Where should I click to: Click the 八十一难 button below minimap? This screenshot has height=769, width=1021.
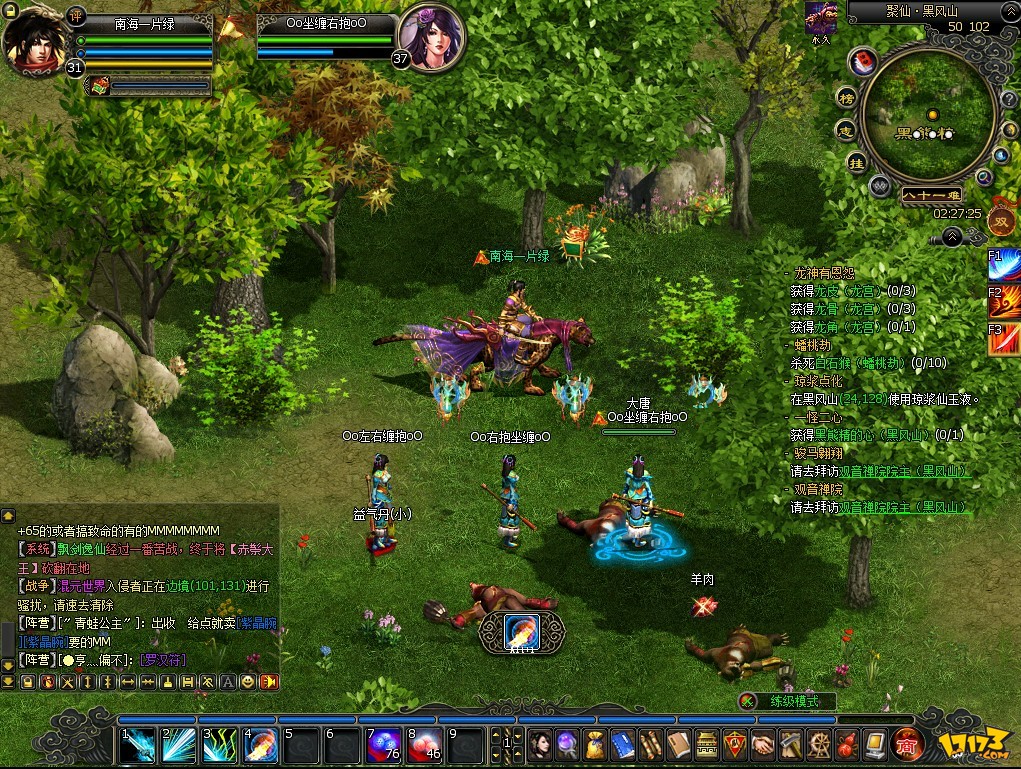[930, 195]
